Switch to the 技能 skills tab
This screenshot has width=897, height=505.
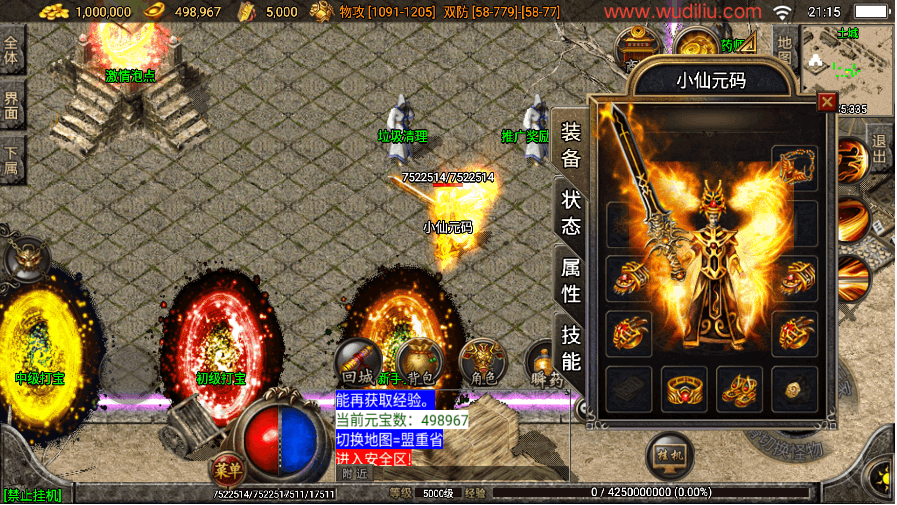[571, 348]
